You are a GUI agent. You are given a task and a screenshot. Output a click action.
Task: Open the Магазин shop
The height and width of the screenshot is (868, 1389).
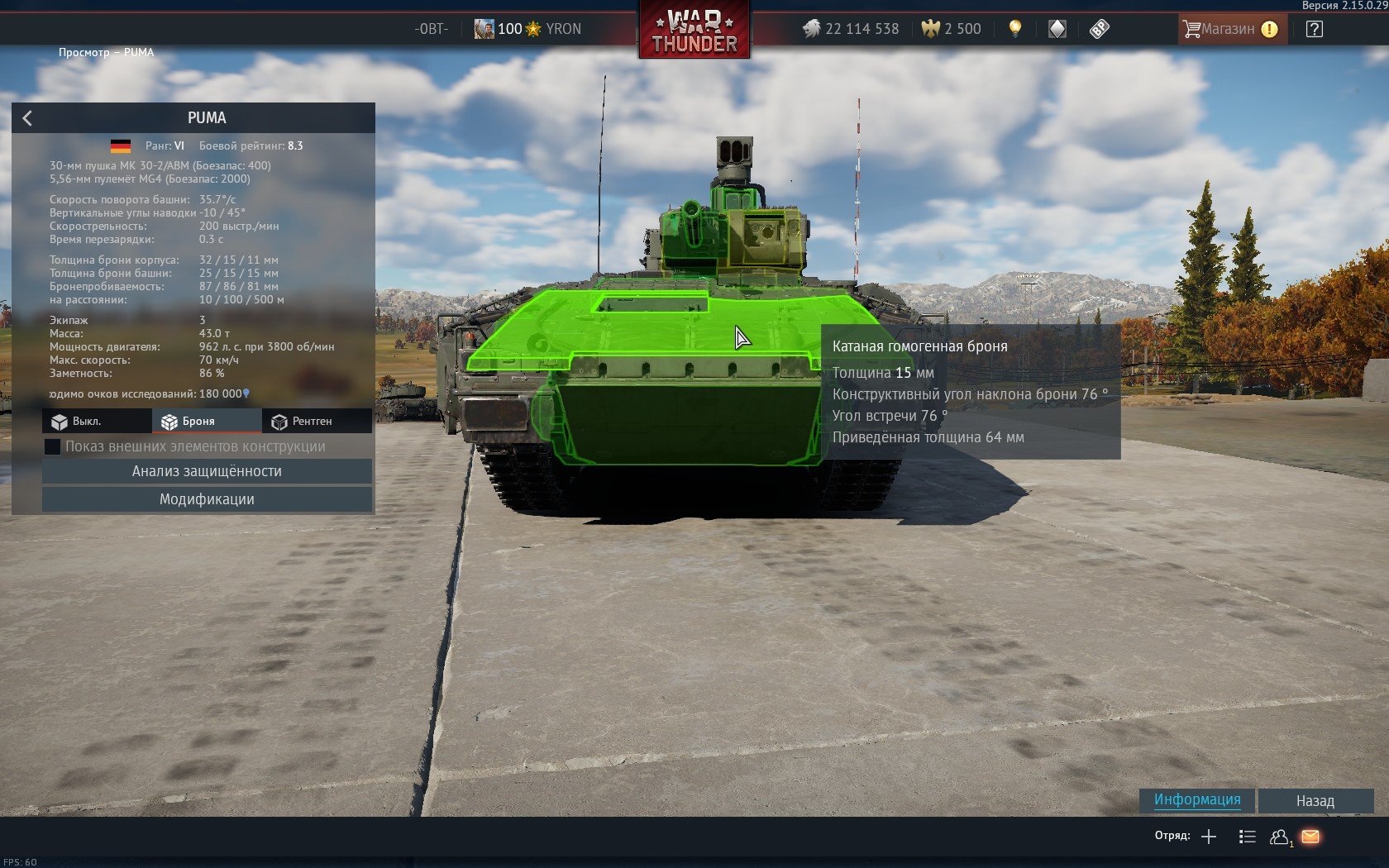(1230, 29)
